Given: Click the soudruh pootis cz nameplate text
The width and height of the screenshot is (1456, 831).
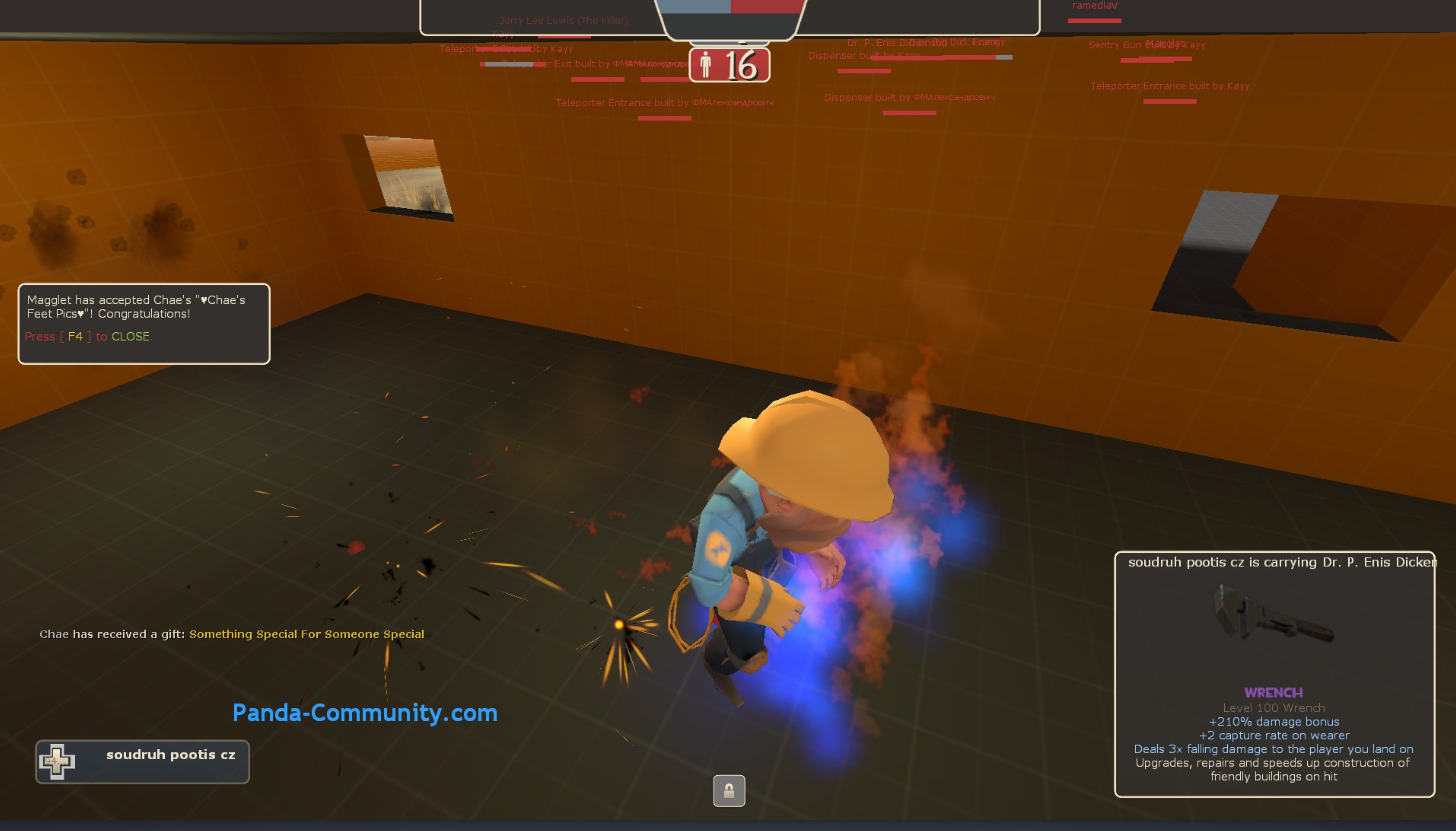Looking at the screenshot, I should tap(170, 755).
